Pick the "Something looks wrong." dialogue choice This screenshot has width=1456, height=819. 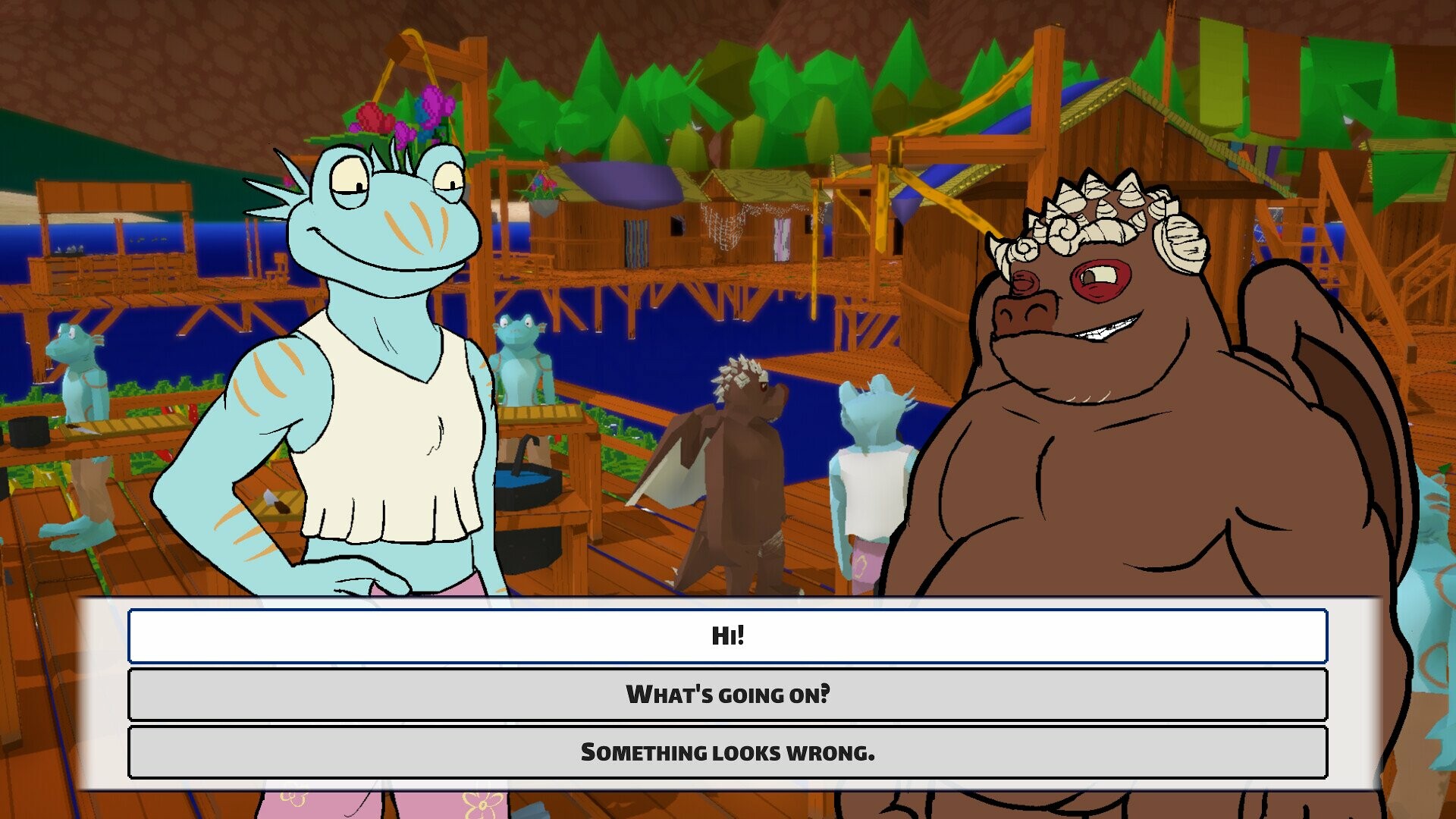click(728, 754)
